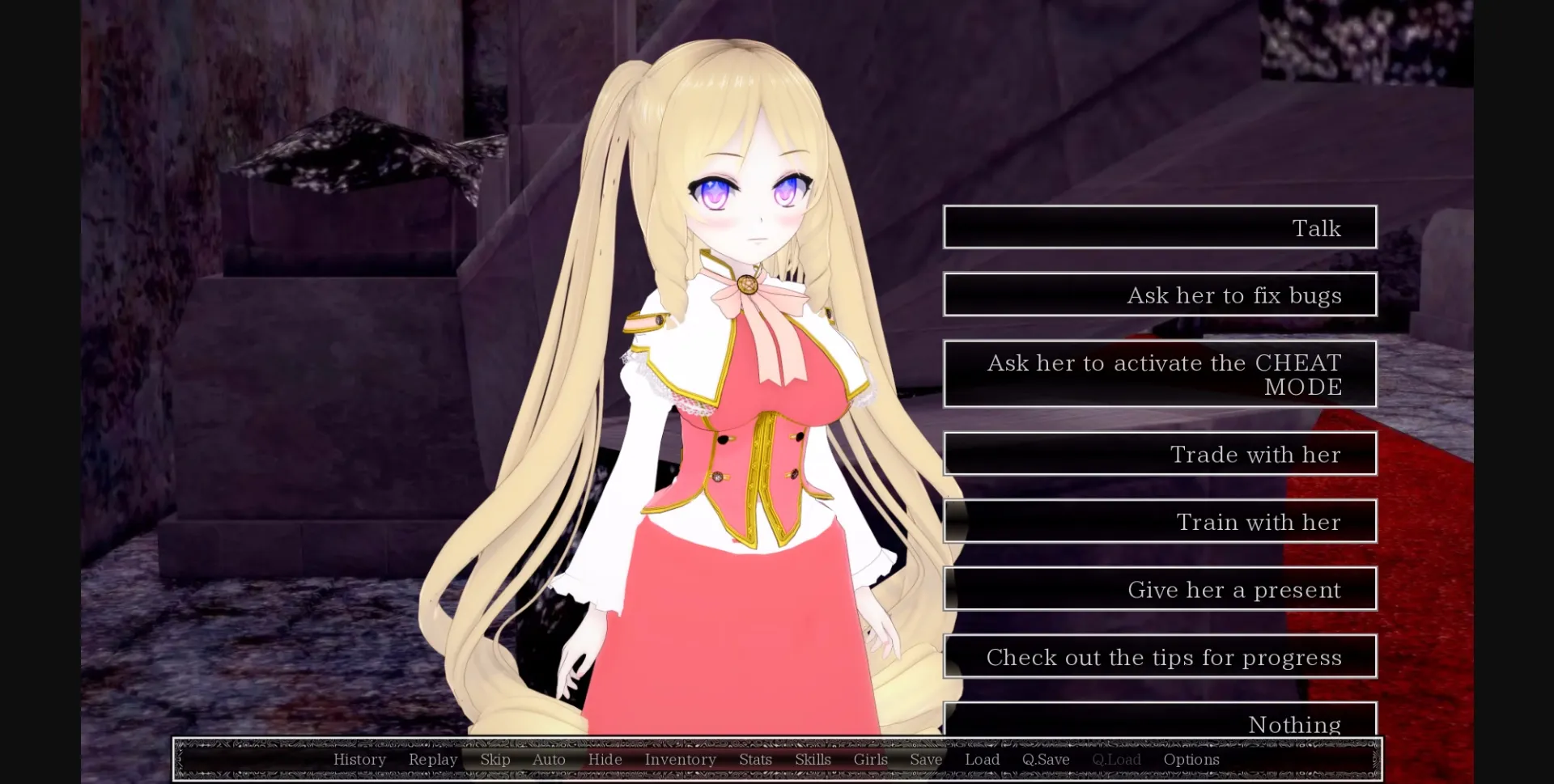The height and width of the screenshot is (784, 1554).
Task: Open the Options menu
Action: click(x=1191, y=759)
